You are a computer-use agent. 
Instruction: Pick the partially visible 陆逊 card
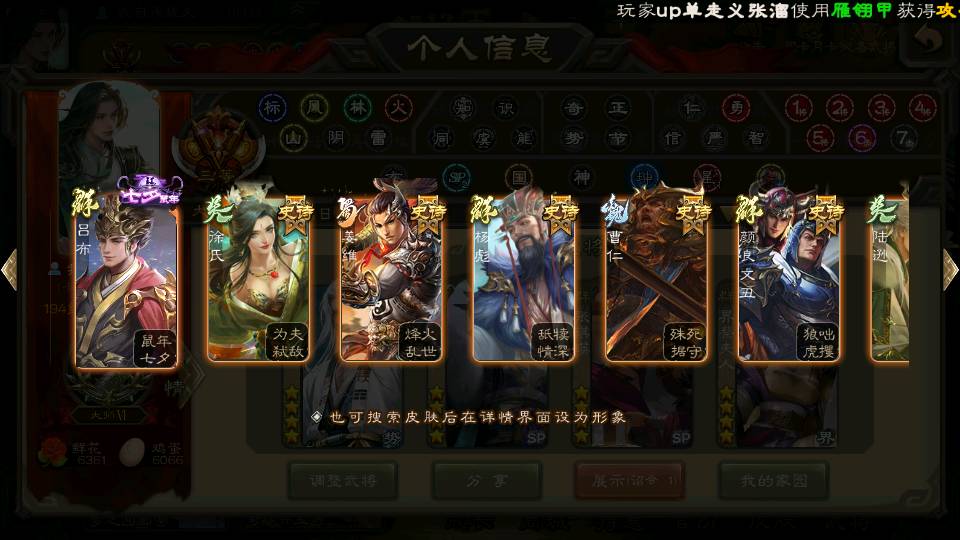coord(890,280)
